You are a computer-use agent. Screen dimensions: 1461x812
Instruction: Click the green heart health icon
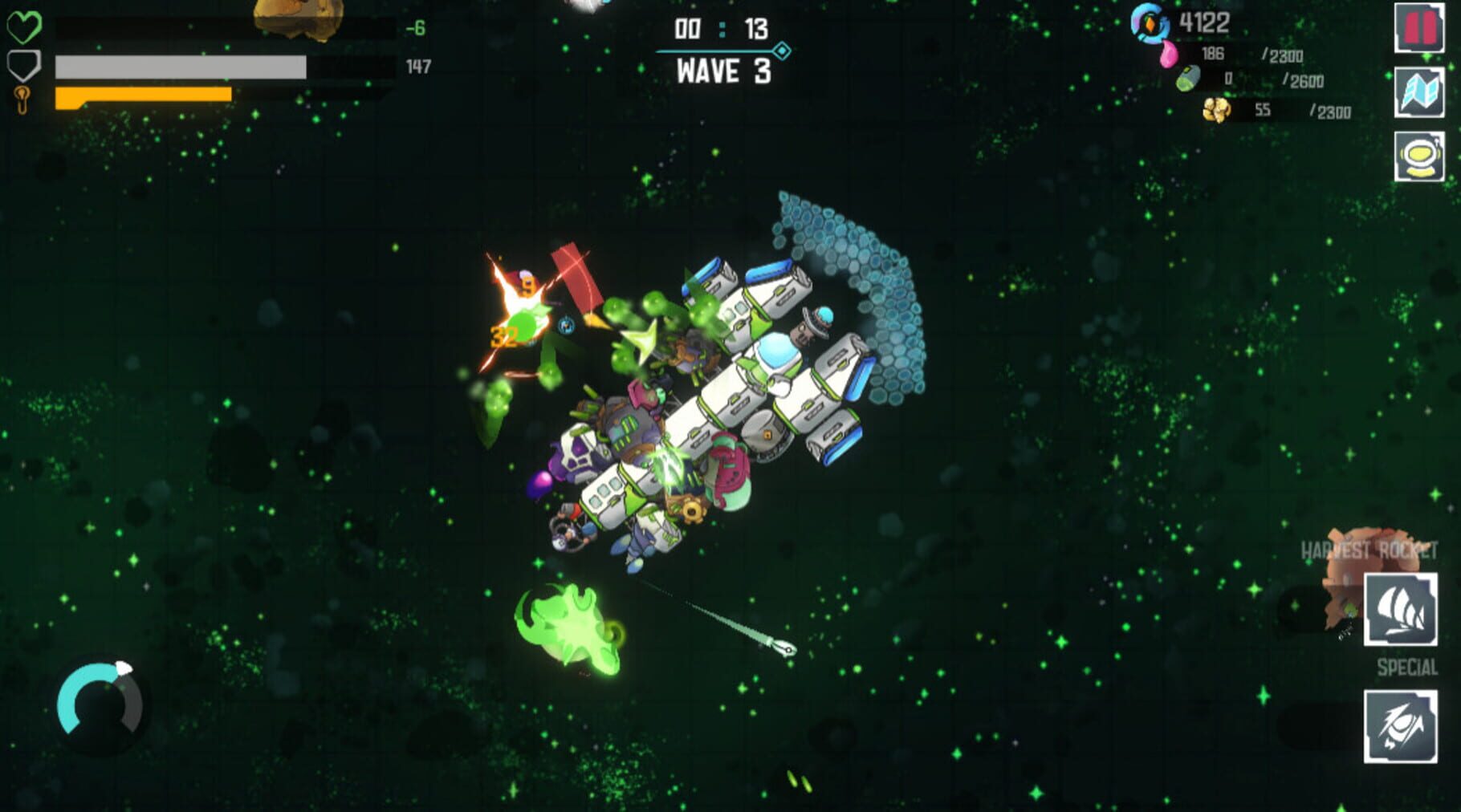point(25,26)
